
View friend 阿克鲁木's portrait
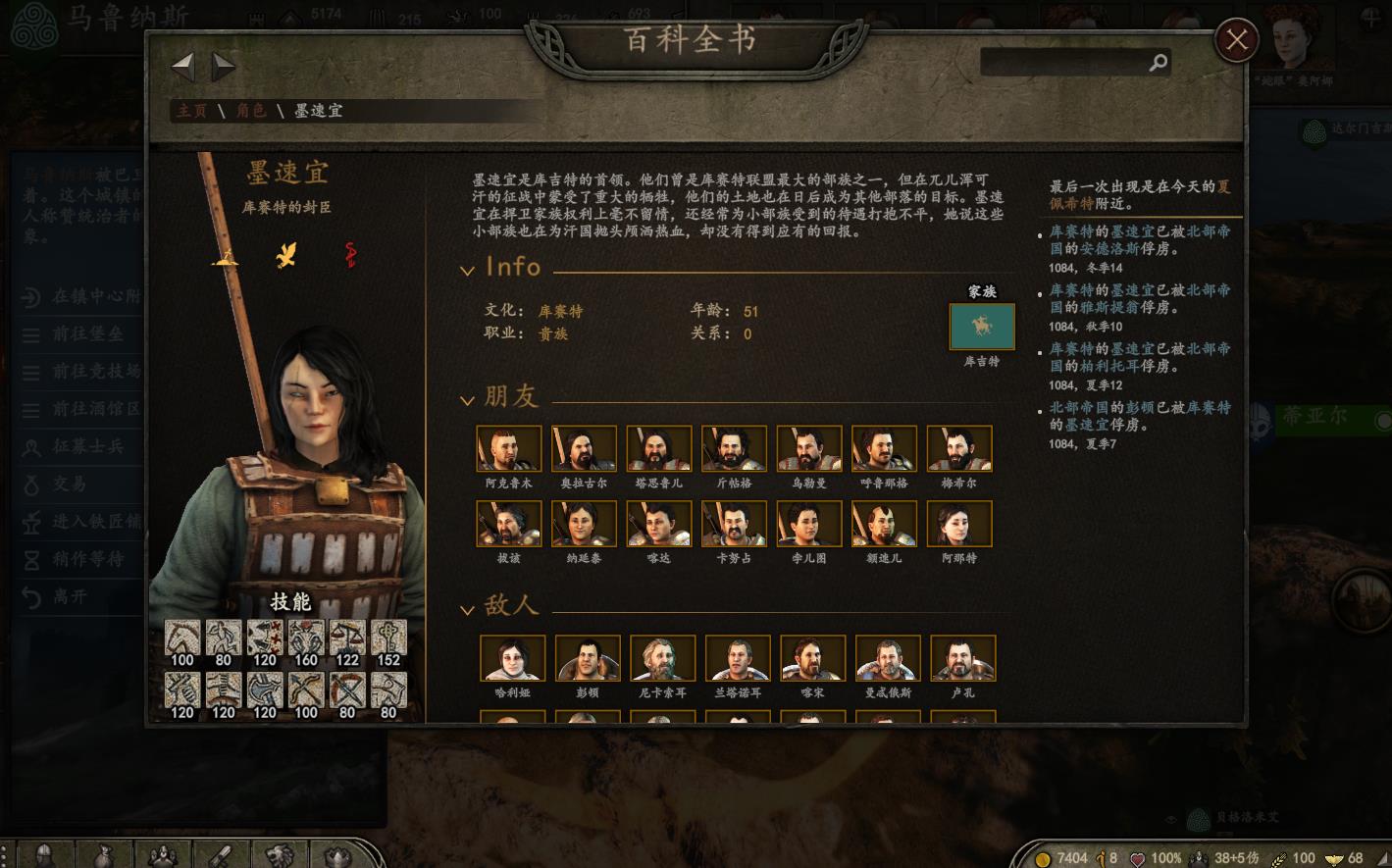click(x=508, y=447)
